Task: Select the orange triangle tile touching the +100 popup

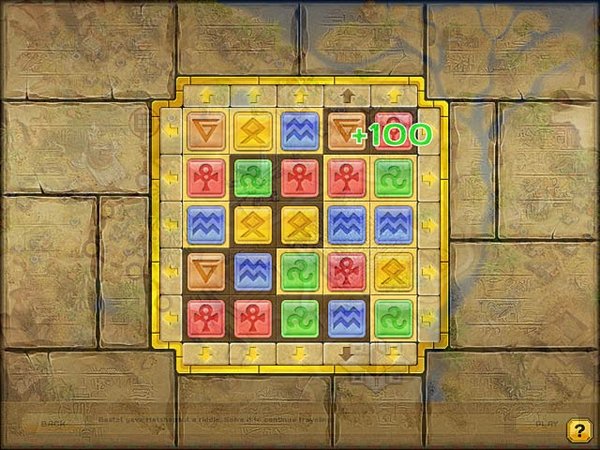Action: click(x=346, y=130)
